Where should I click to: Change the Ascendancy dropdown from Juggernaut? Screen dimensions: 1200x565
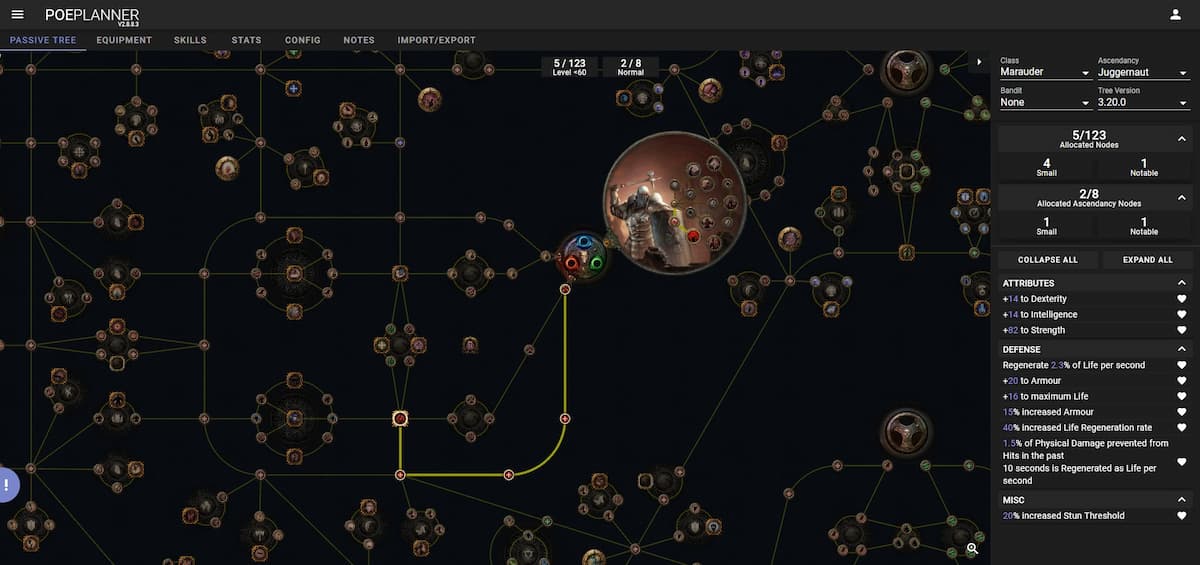click(x=1142, y=73)
